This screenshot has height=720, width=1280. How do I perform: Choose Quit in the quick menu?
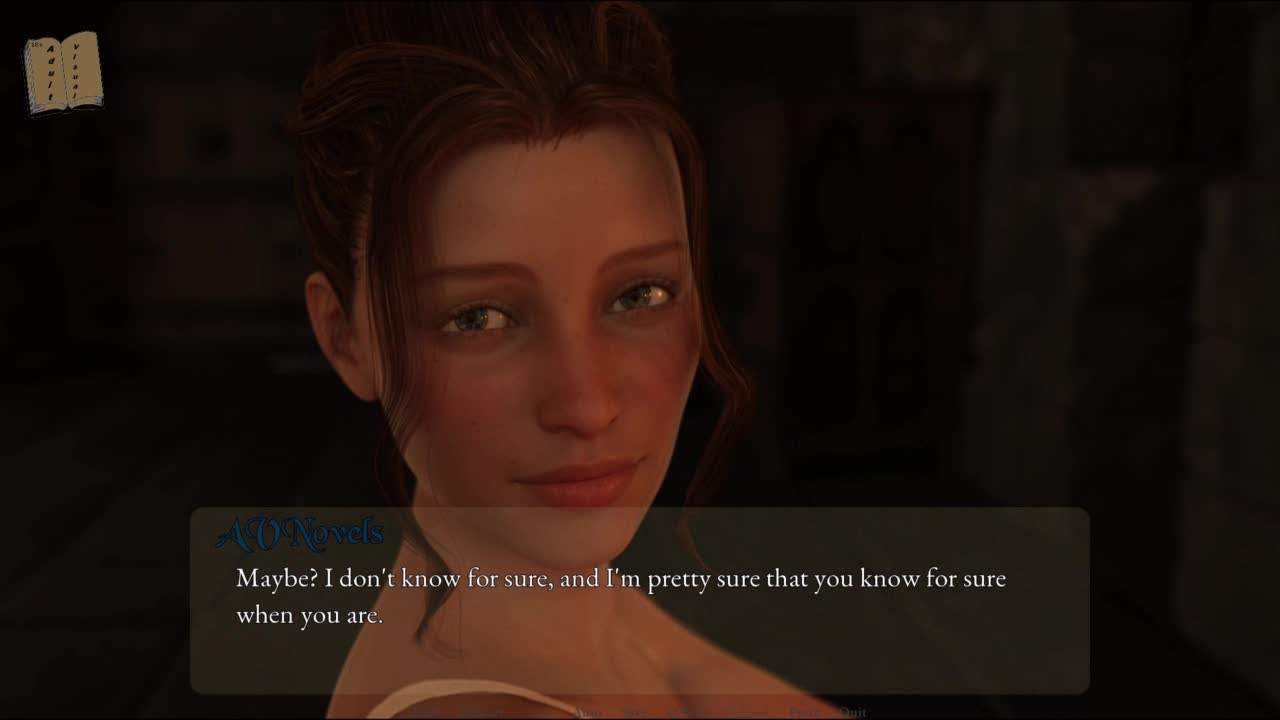[x=853, y=712]
